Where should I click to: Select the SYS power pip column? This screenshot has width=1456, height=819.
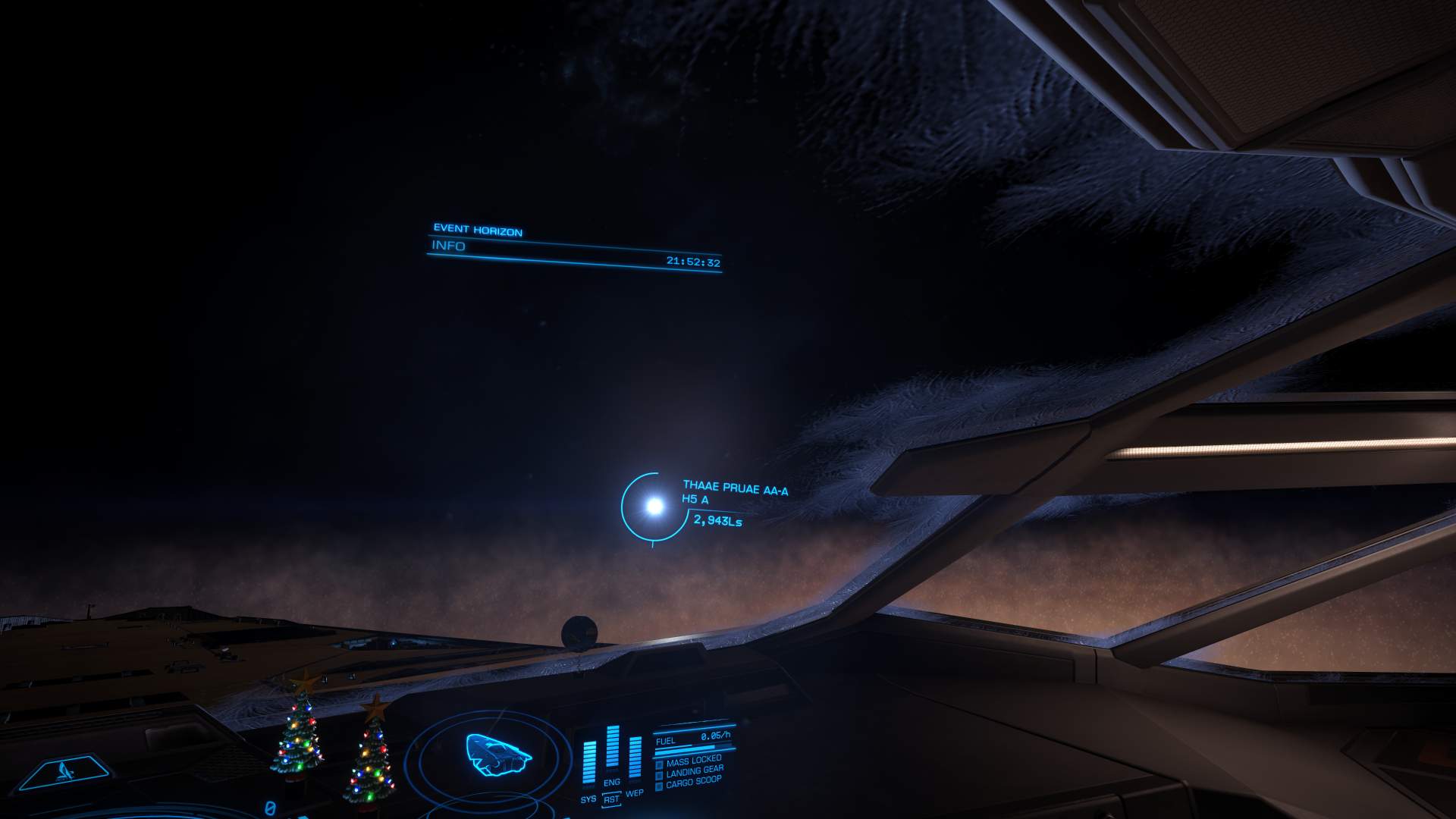pyautogui.click(x=589, y=762)
